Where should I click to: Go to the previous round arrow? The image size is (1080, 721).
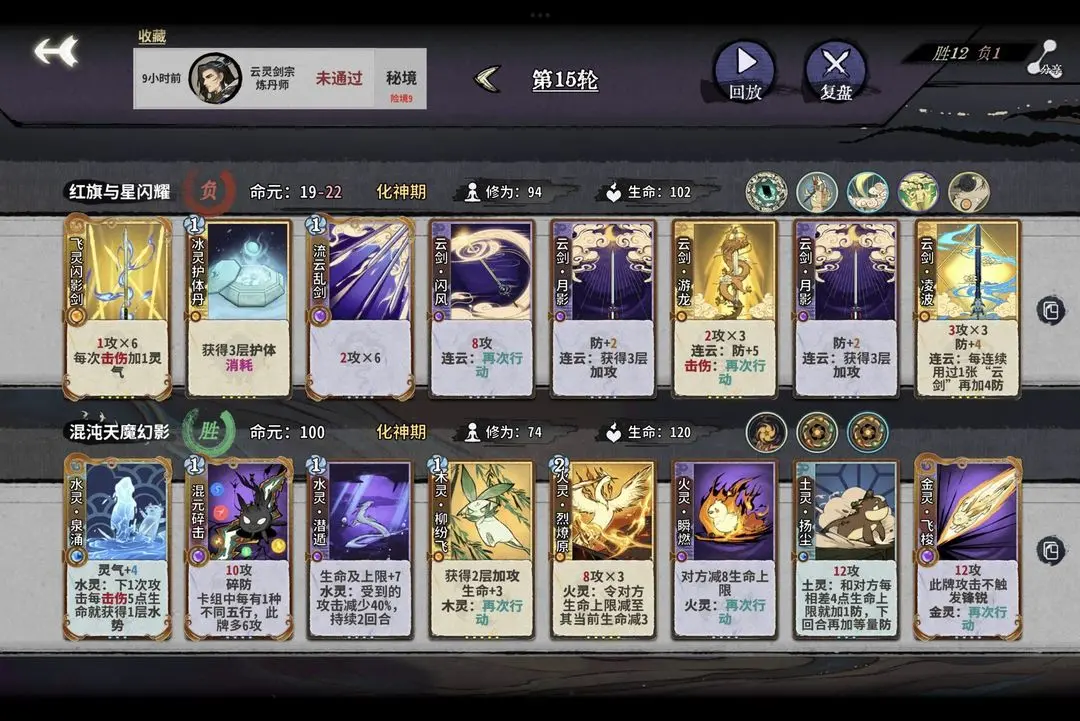tap(488, 79)
